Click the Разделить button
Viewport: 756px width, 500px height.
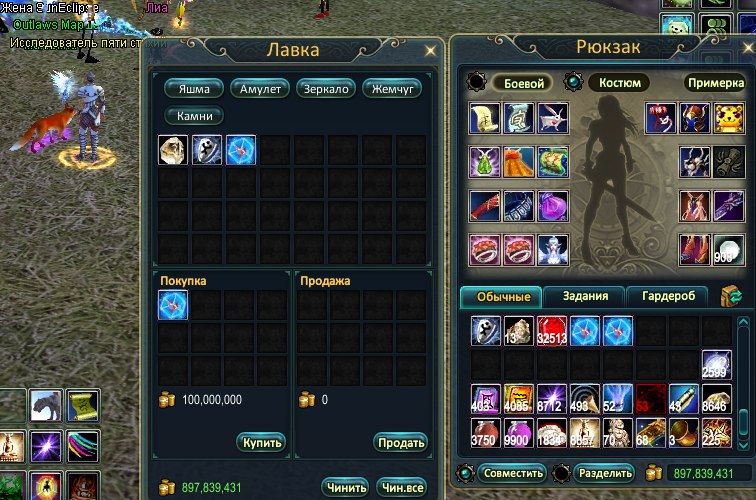[604, 473]
